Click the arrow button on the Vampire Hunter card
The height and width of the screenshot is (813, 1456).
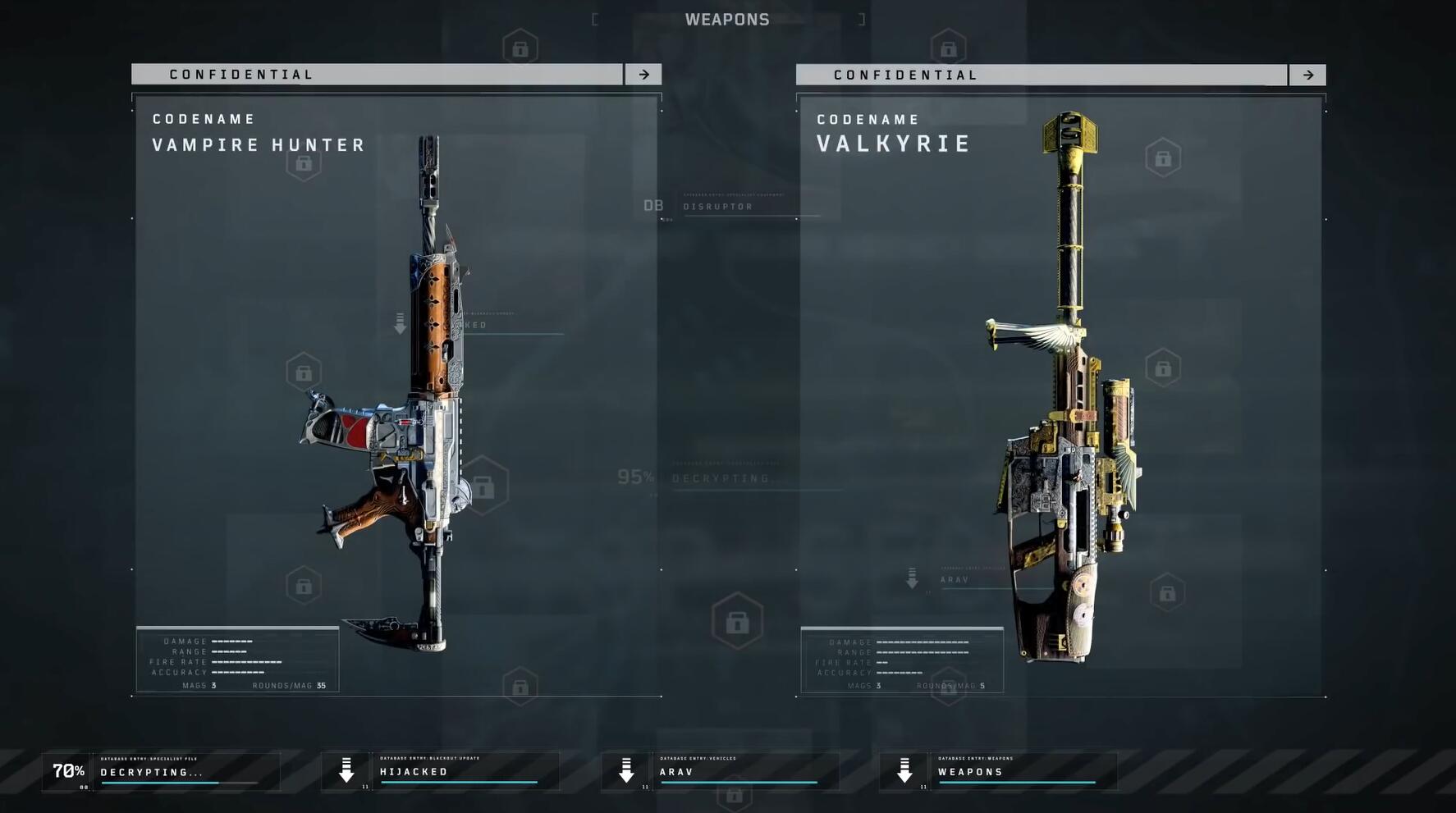(643, 75)
